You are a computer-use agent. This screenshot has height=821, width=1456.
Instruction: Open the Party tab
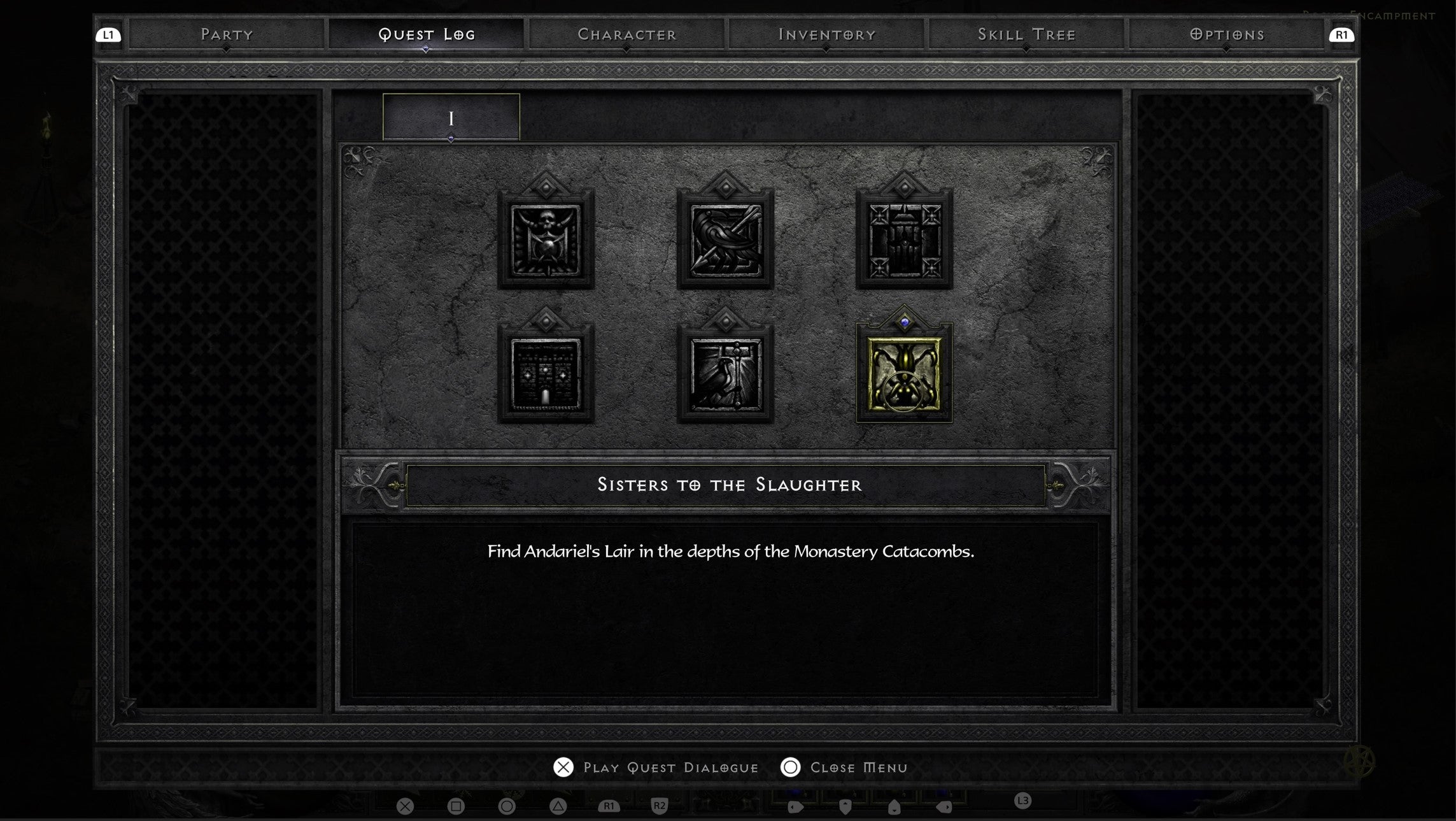coord(227,35)
